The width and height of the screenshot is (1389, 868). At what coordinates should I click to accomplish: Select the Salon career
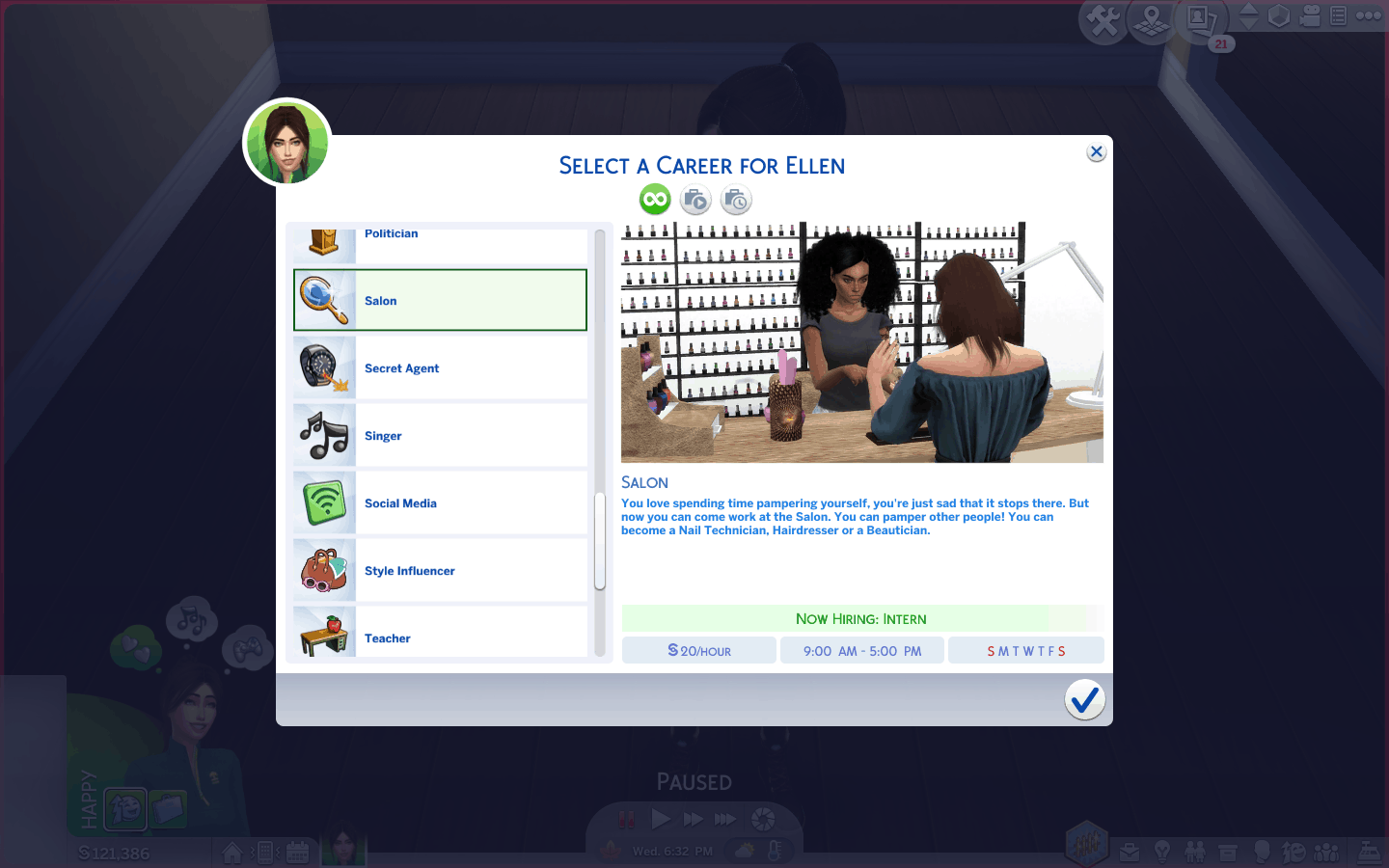coord(440,301)
